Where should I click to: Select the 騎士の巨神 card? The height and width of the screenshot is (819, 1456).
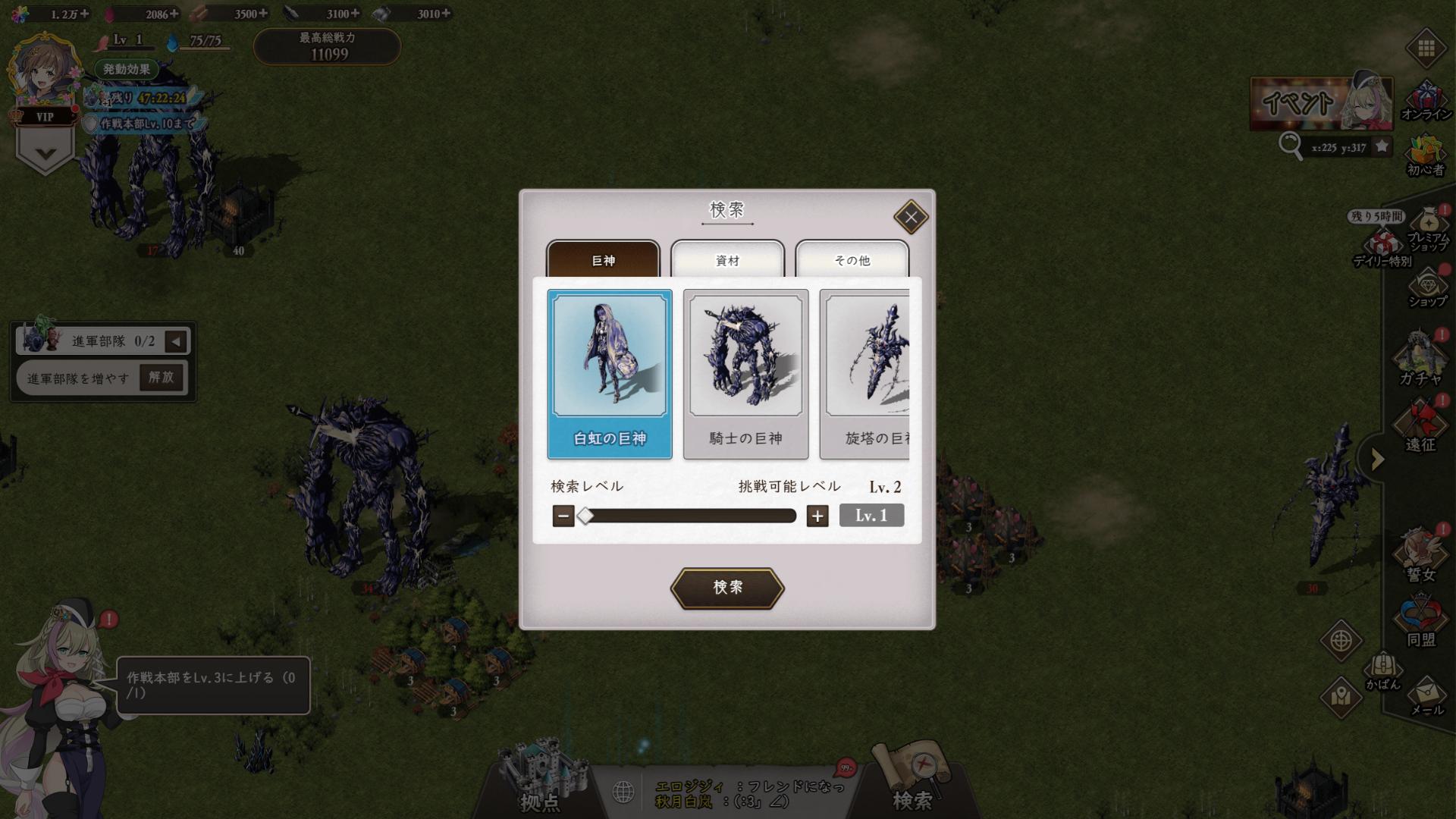pyautogui.click(x=745, y=374)
